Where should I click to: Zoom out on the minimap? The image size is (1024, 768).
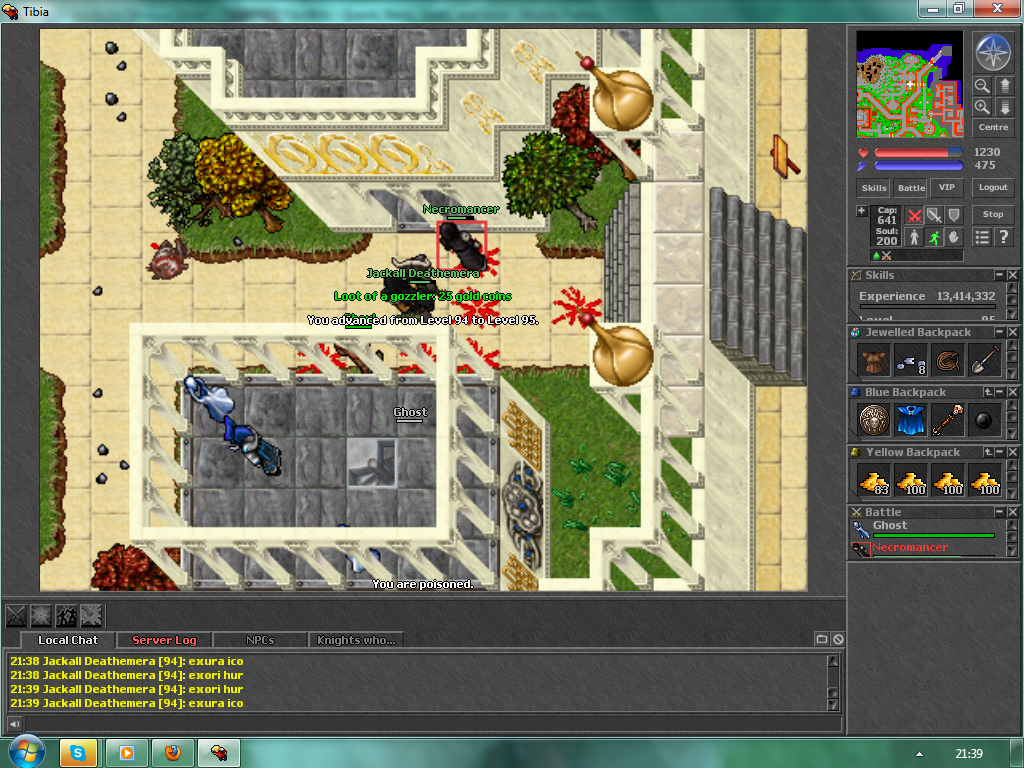coord(982,86)
